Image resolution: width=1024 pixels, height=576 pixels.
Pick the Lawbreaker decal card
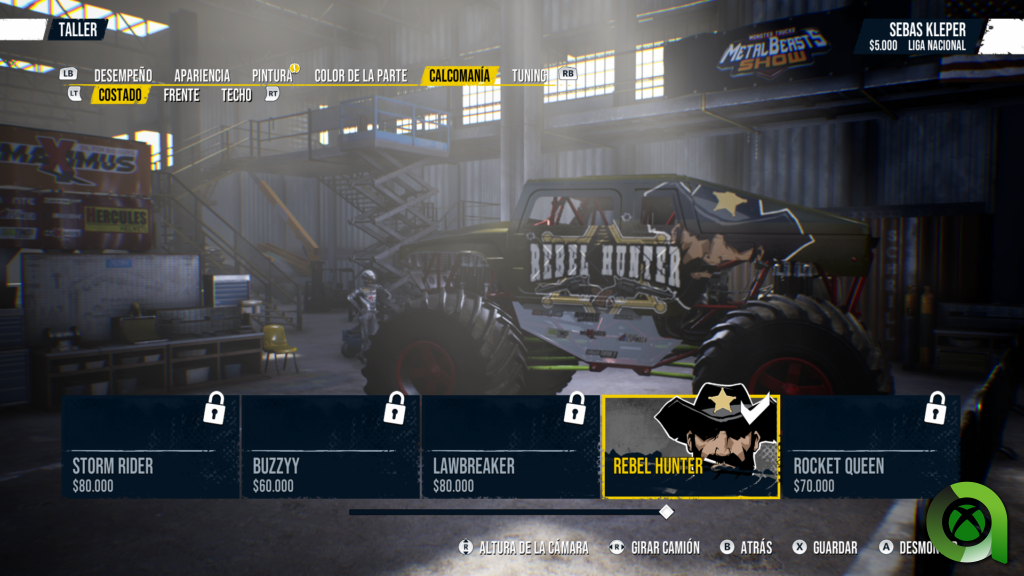511,446
